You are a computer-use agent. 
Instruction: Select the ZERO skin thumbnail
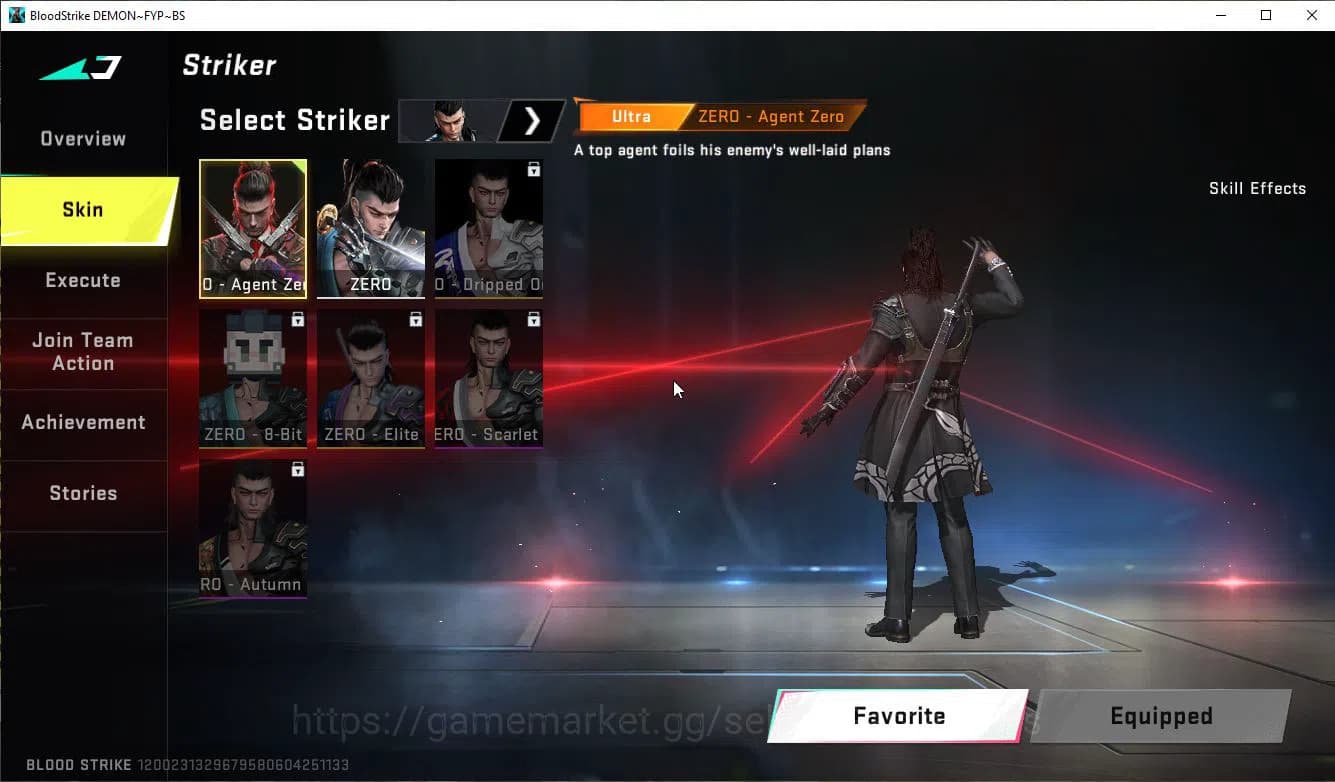[370, 228]
